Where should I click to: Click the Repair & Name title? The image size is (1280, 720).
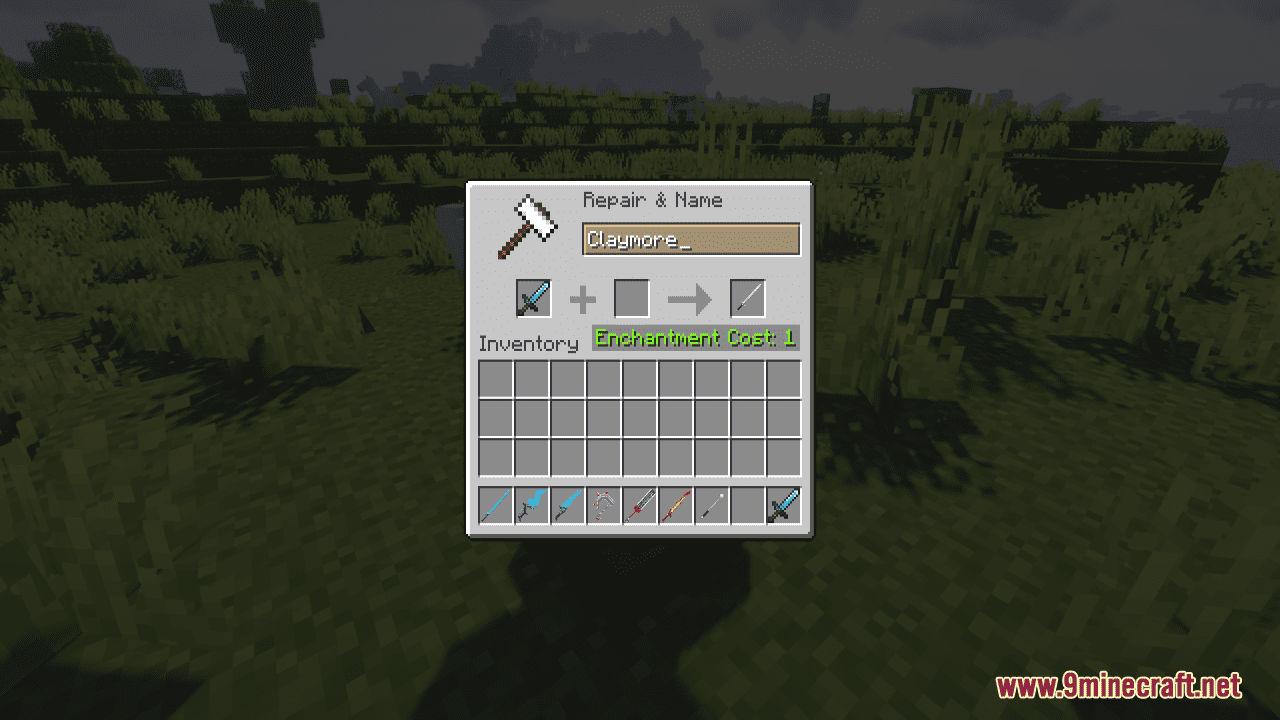(652, 200)
